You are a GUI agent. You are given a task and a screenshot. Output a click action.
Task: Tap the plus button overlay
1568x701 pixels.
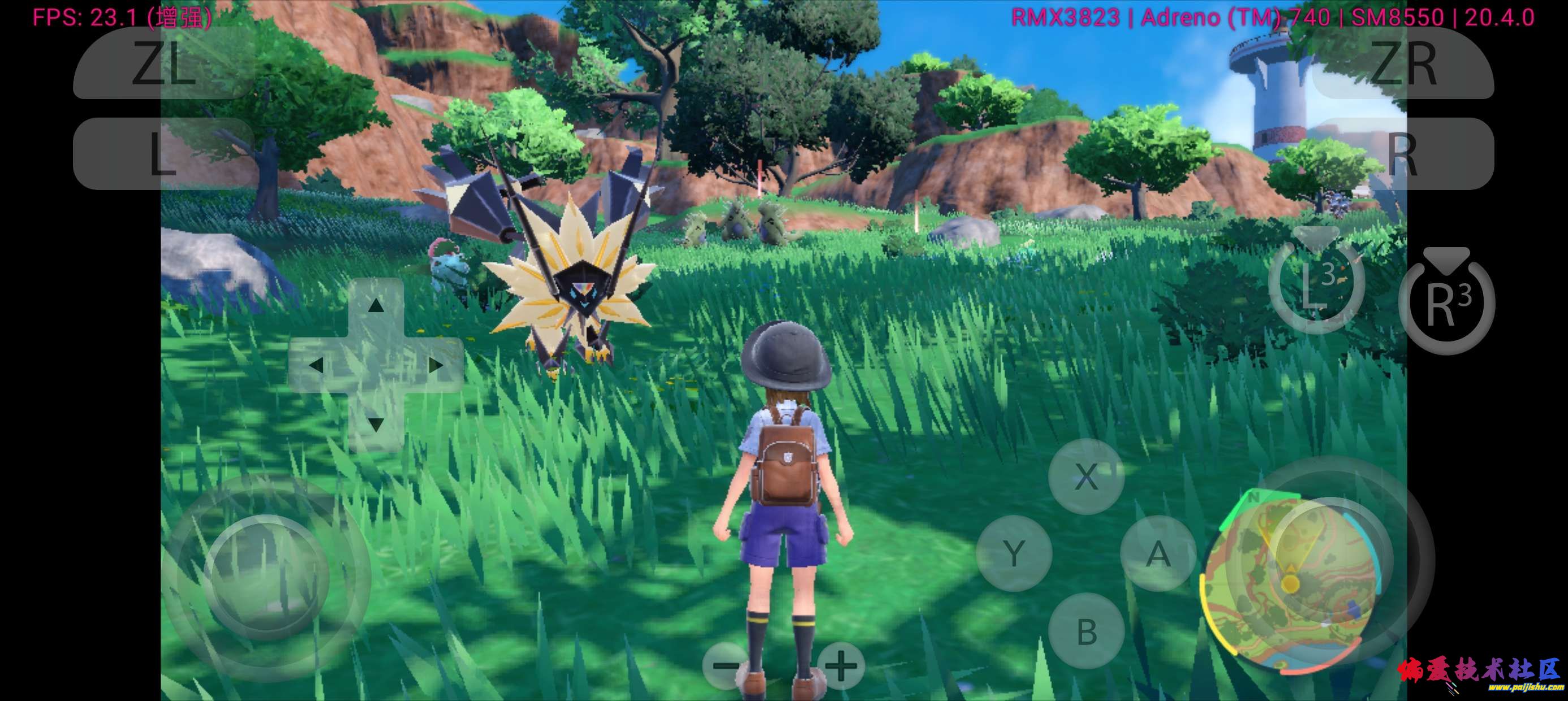[841, 665]
